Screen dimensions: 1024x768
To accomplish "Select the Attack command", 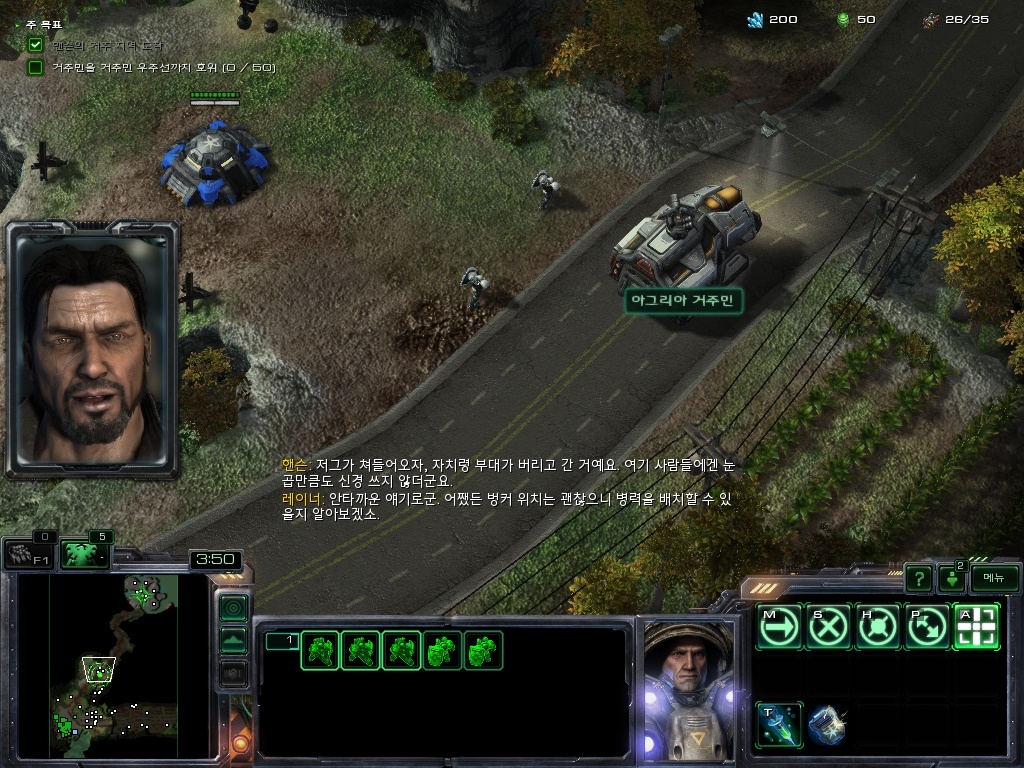I will coord(977,627).
